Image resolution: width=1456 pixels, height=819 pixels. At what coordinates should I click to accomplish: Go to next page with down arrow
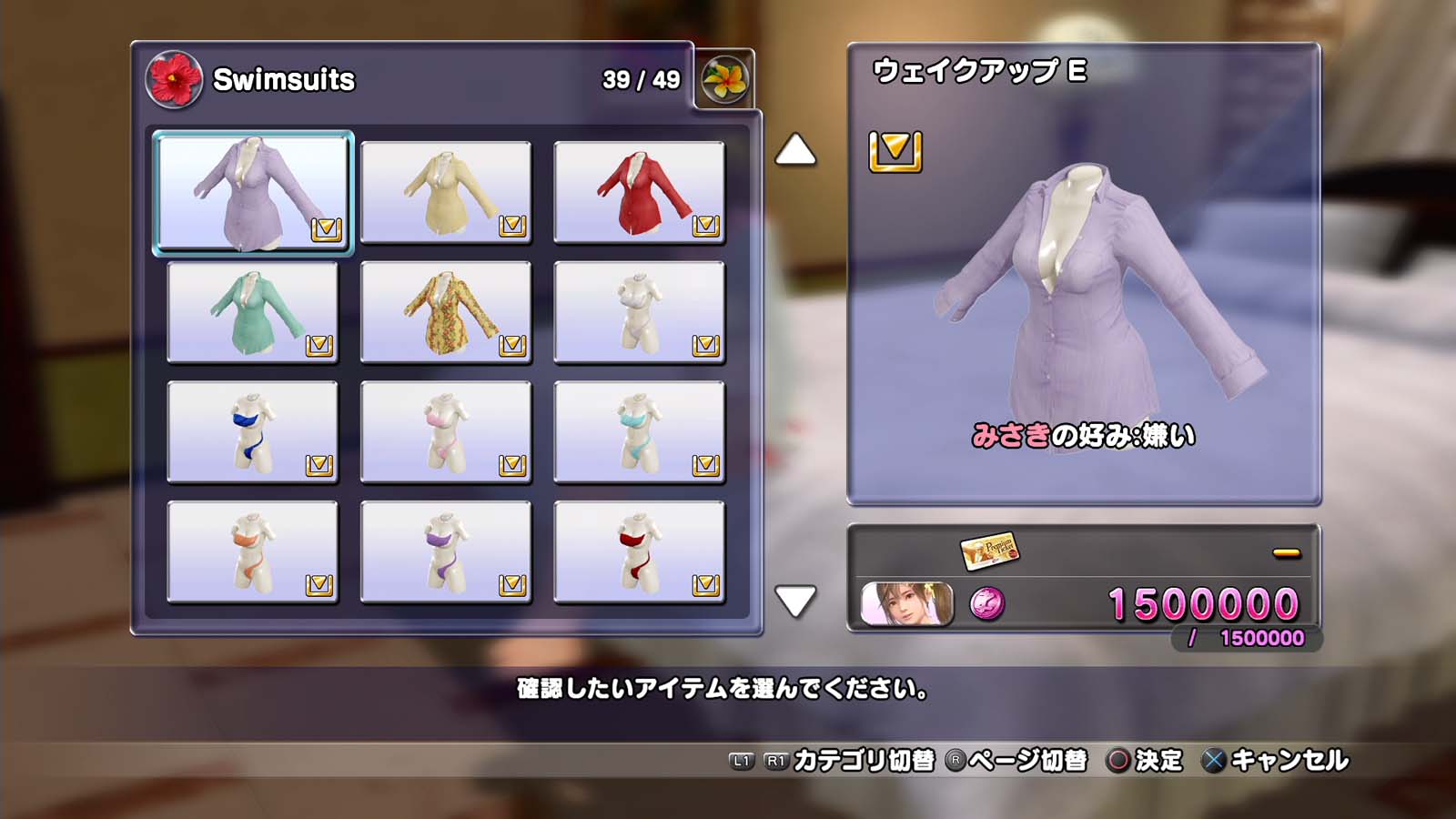(x=795, y=601)
